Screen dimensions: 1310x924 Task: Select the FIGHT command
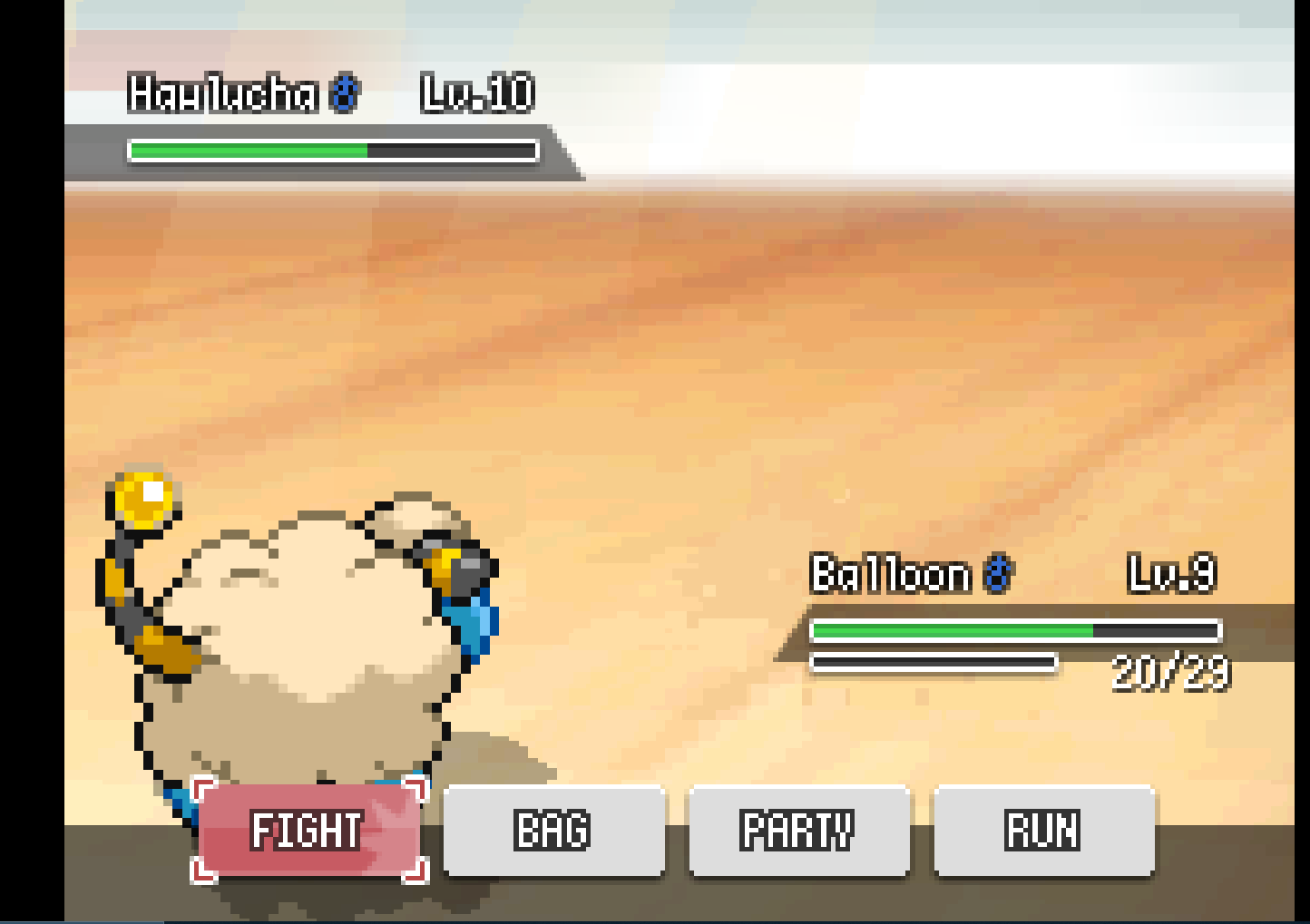[x=308, y=831]
